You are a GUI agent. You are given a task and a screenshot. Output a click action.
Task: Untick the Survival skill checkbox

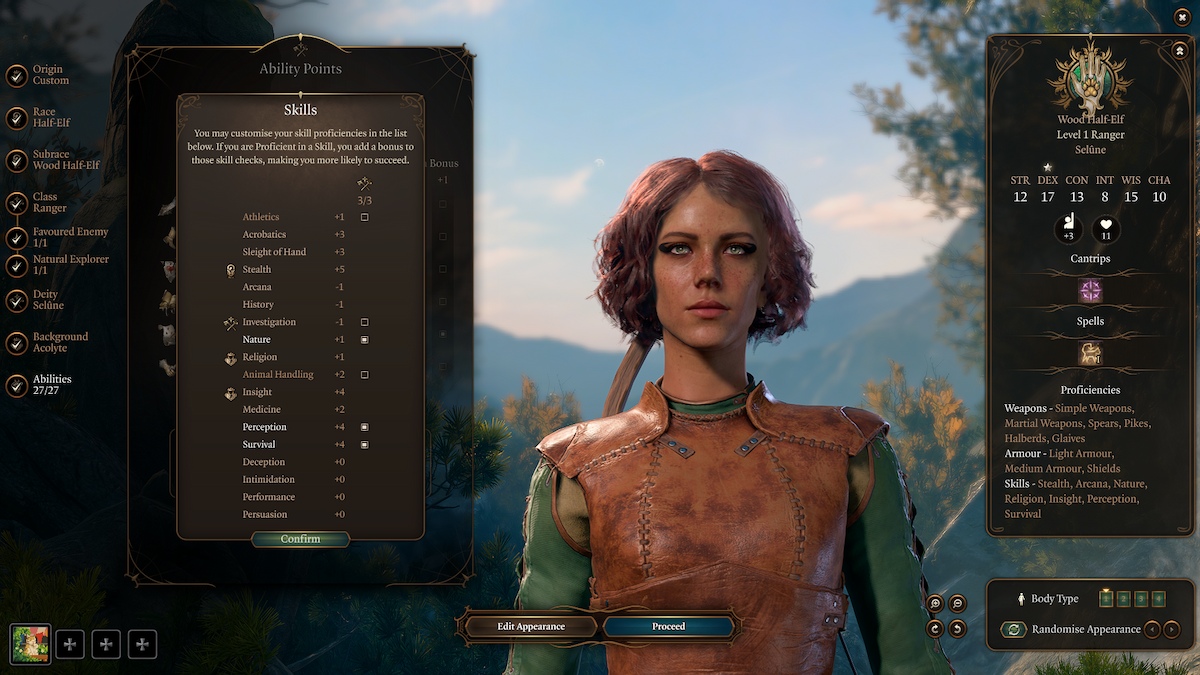365,444
